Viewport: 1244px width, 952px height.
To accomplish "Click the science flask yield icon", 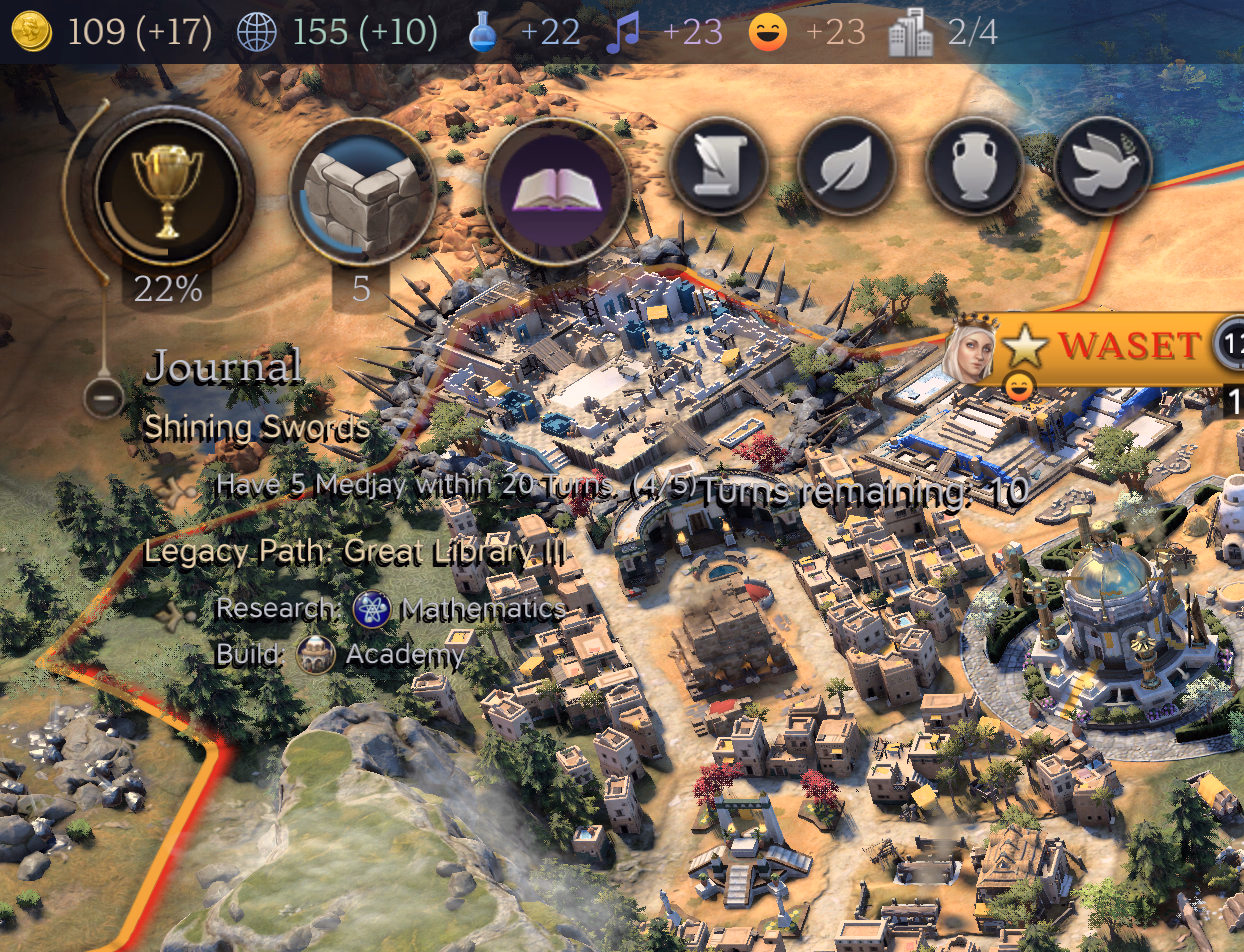I will tap(483, 33).
